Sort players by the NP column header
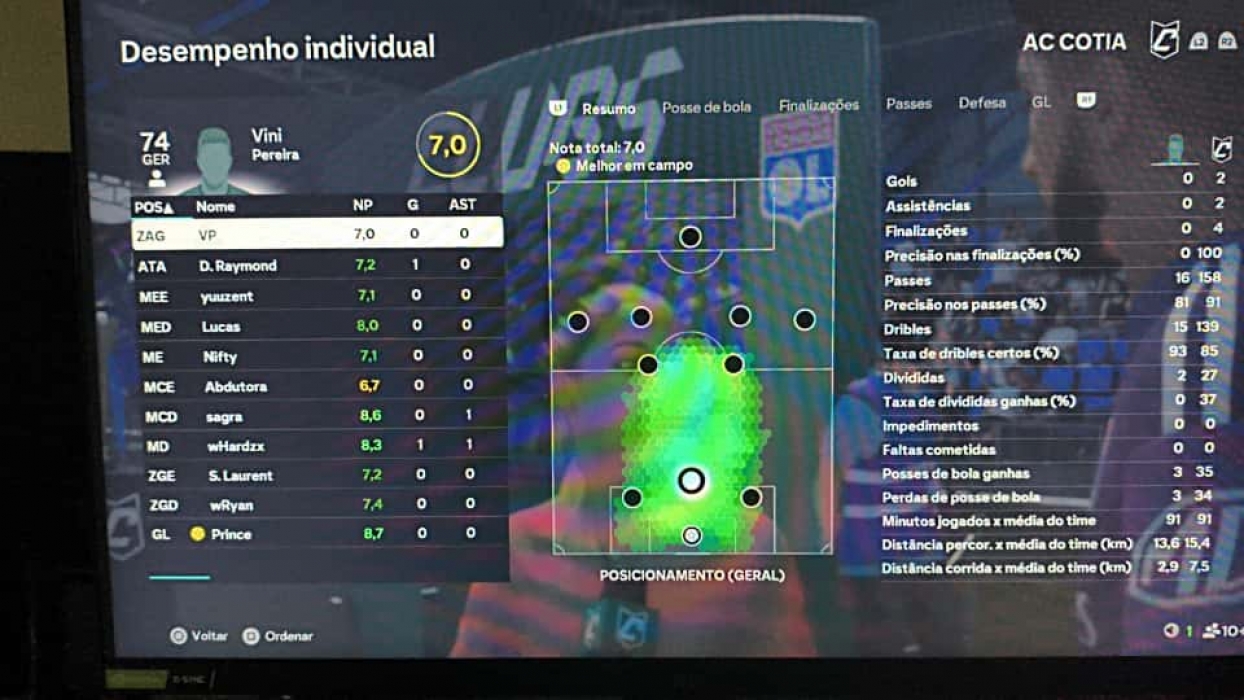The height and width of the screenshot is (700, 1244). [363, 205]
